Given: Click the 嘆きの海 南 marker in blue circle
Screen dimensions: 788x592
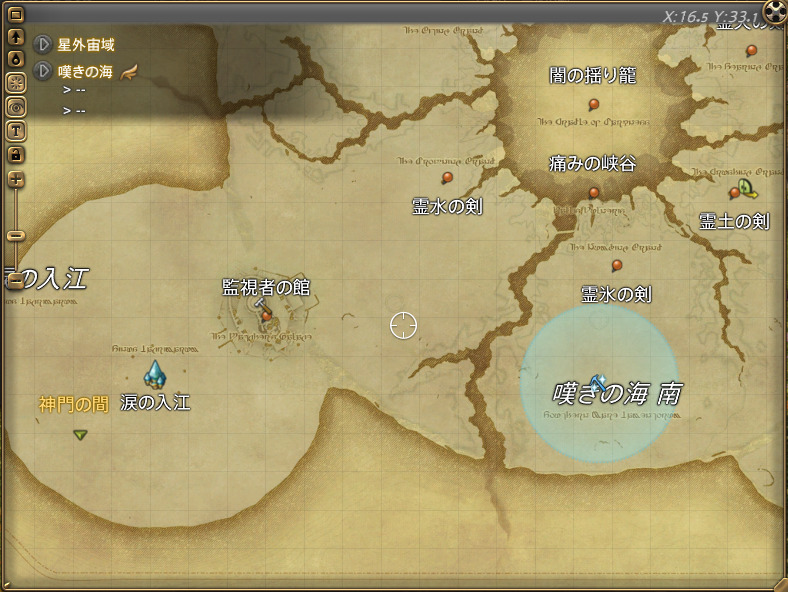Looking at the screenshot, I should (598, 381).
